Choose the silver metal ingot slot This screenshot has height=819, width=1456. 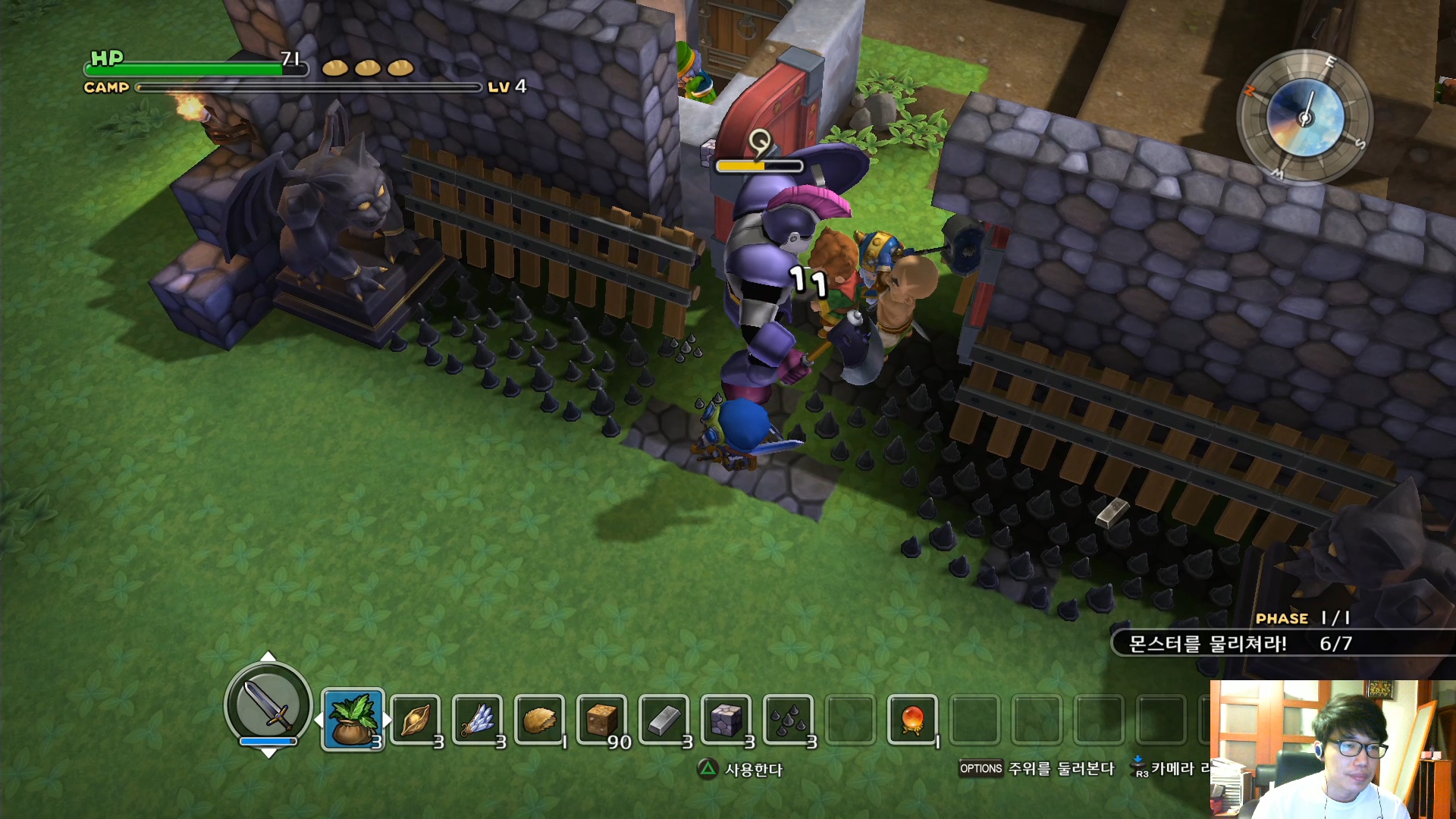tap(664, 720)
